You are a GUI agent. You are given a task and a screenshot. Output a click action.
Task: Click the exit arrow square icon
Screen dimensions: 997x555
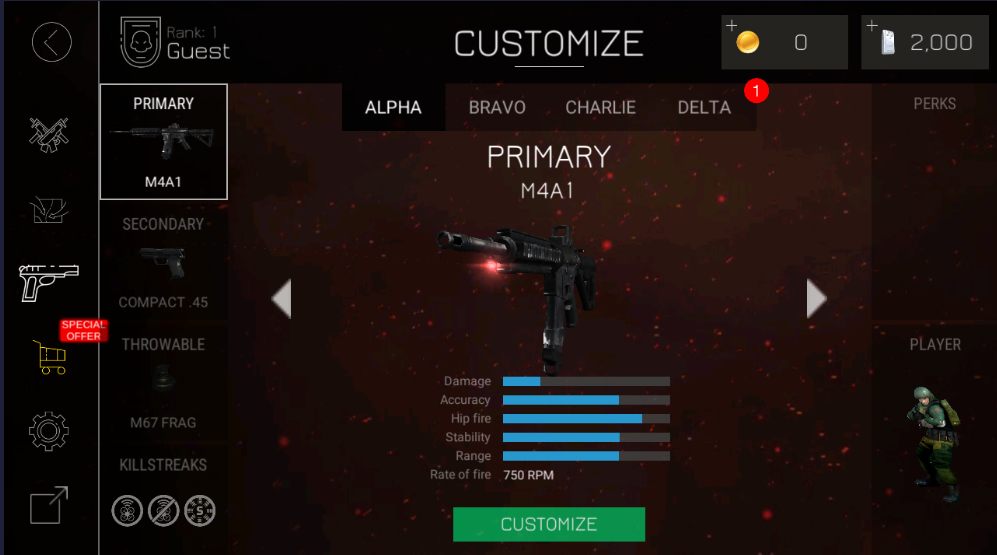coord(49,505)
